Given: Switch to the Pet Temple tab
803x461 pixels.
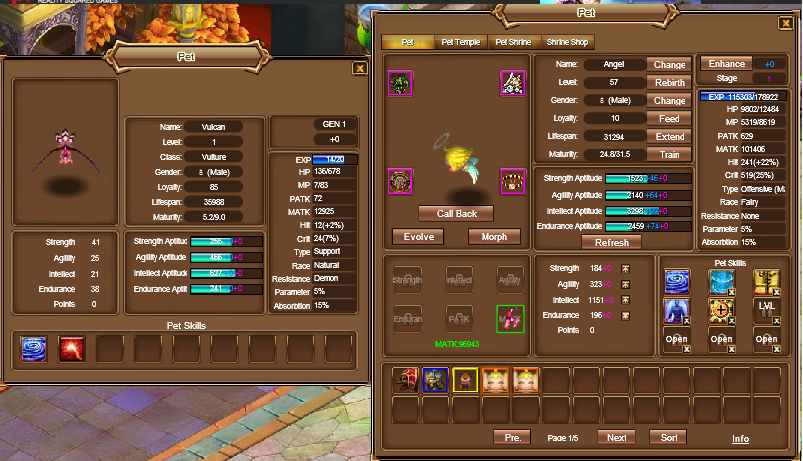Looking at the screenshot, I should pos(460,43).
